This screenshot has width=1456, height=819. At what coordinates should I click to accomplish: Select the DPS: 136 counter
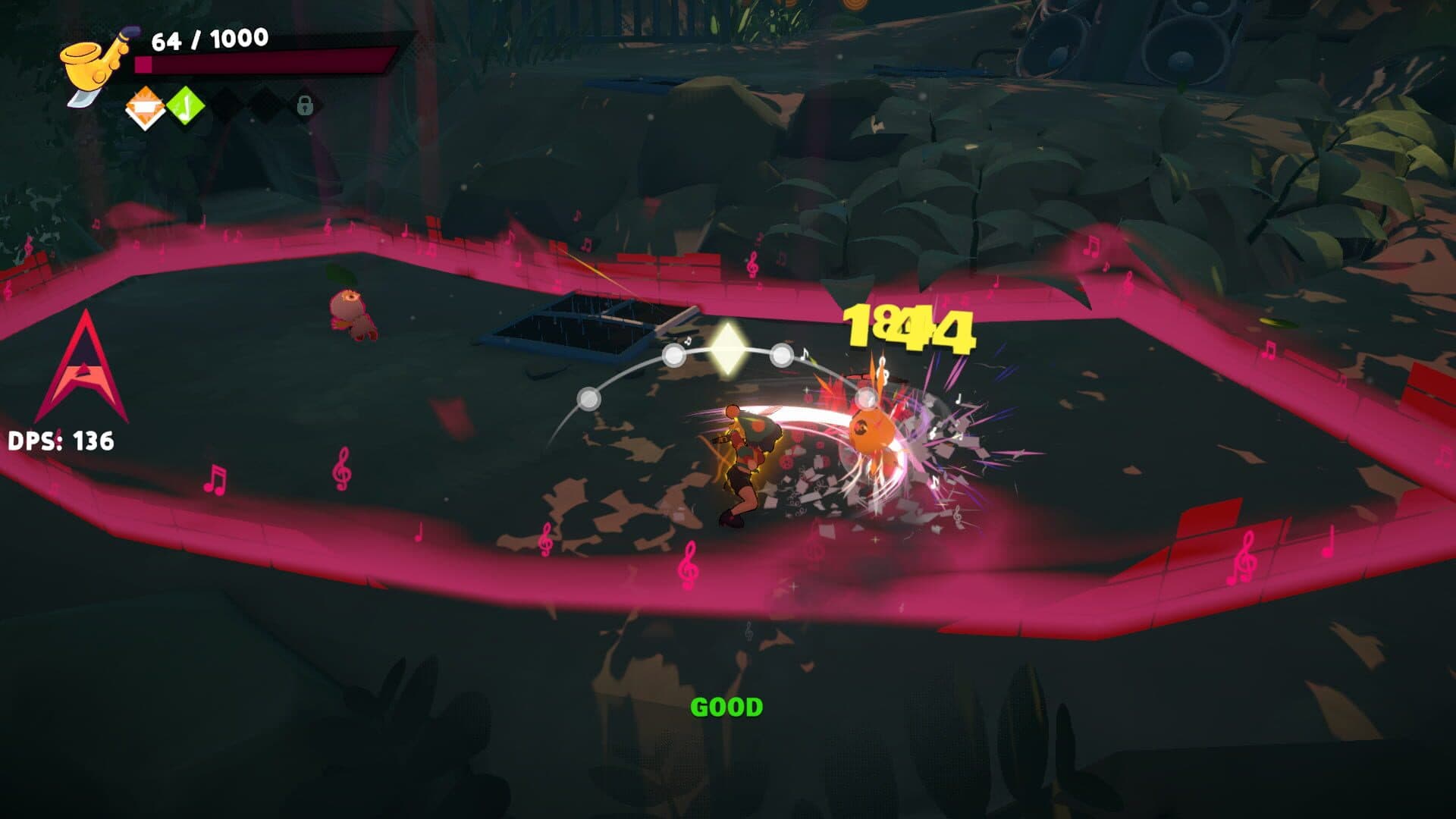tap(61, 438)
